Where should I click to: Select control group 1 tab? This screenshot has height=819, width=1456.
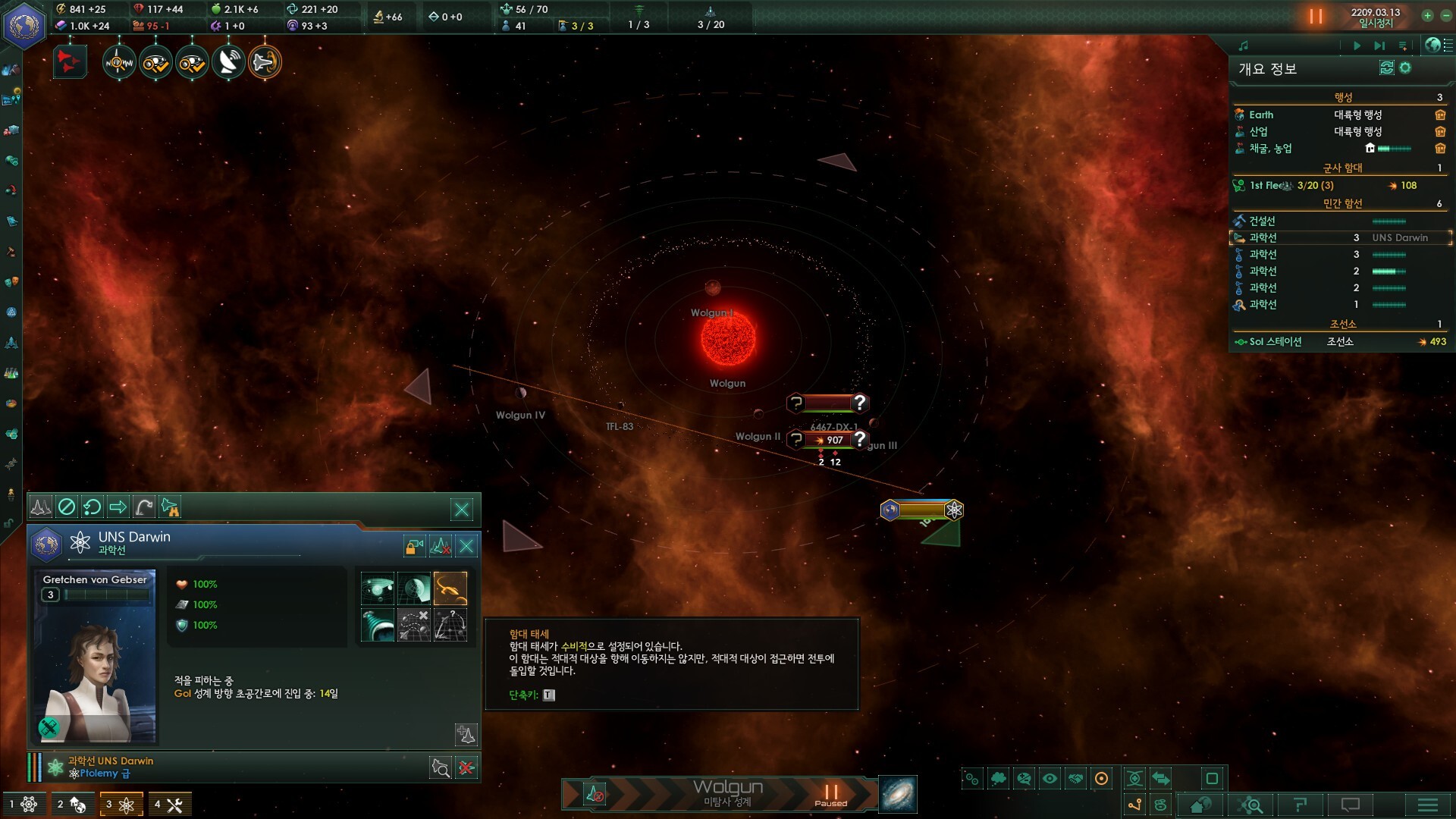(23, 804)
